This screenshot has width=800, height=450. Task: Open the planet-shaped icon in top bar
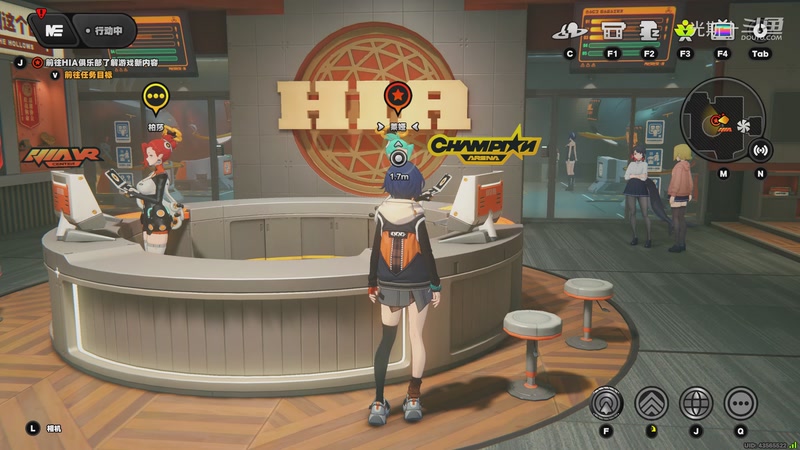pos(571,30)
